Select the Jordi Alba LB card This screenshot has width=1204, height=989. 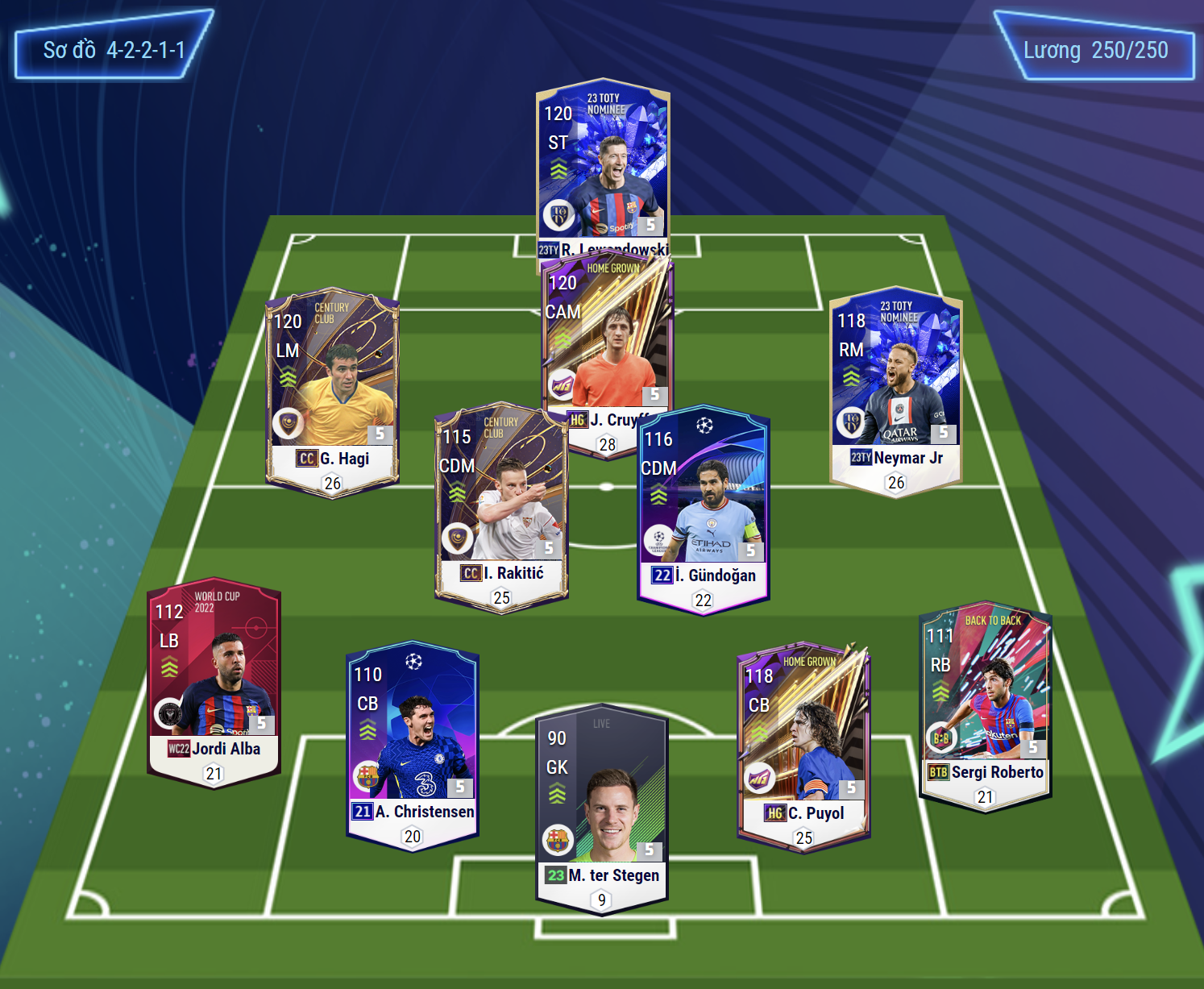pos(214,679)
